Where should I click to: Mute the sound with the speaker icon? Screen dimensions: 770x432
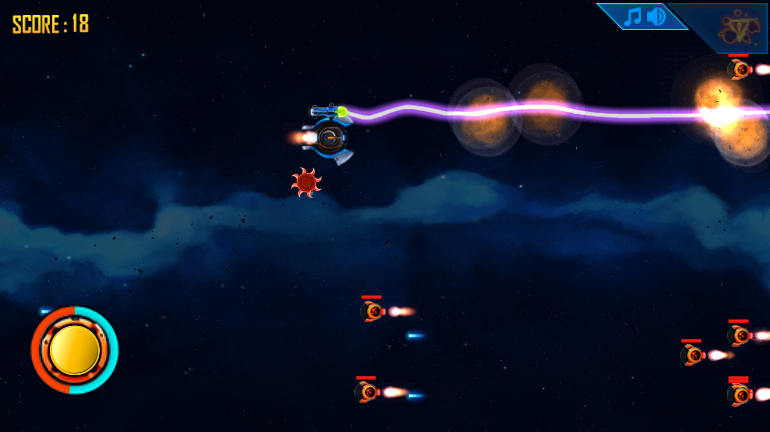656,17
